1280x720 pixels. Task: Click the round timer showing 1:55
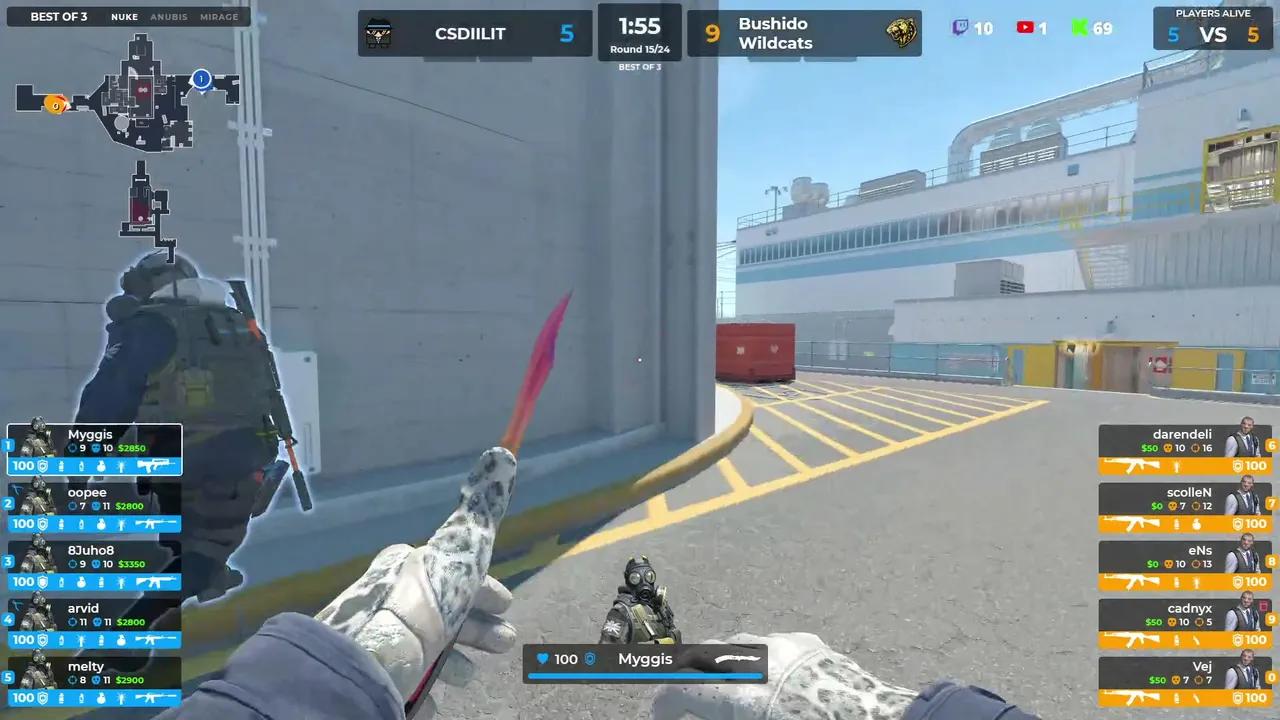click(640, 27)
